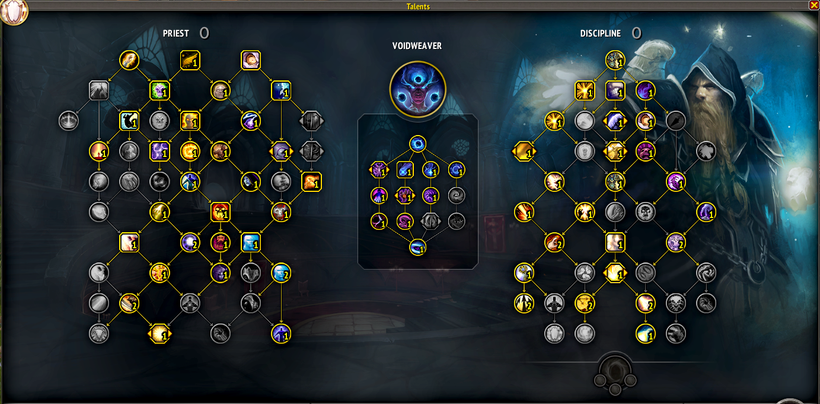Click the character portrait in the window corner

pyautogui.click(x=15, y=11)
